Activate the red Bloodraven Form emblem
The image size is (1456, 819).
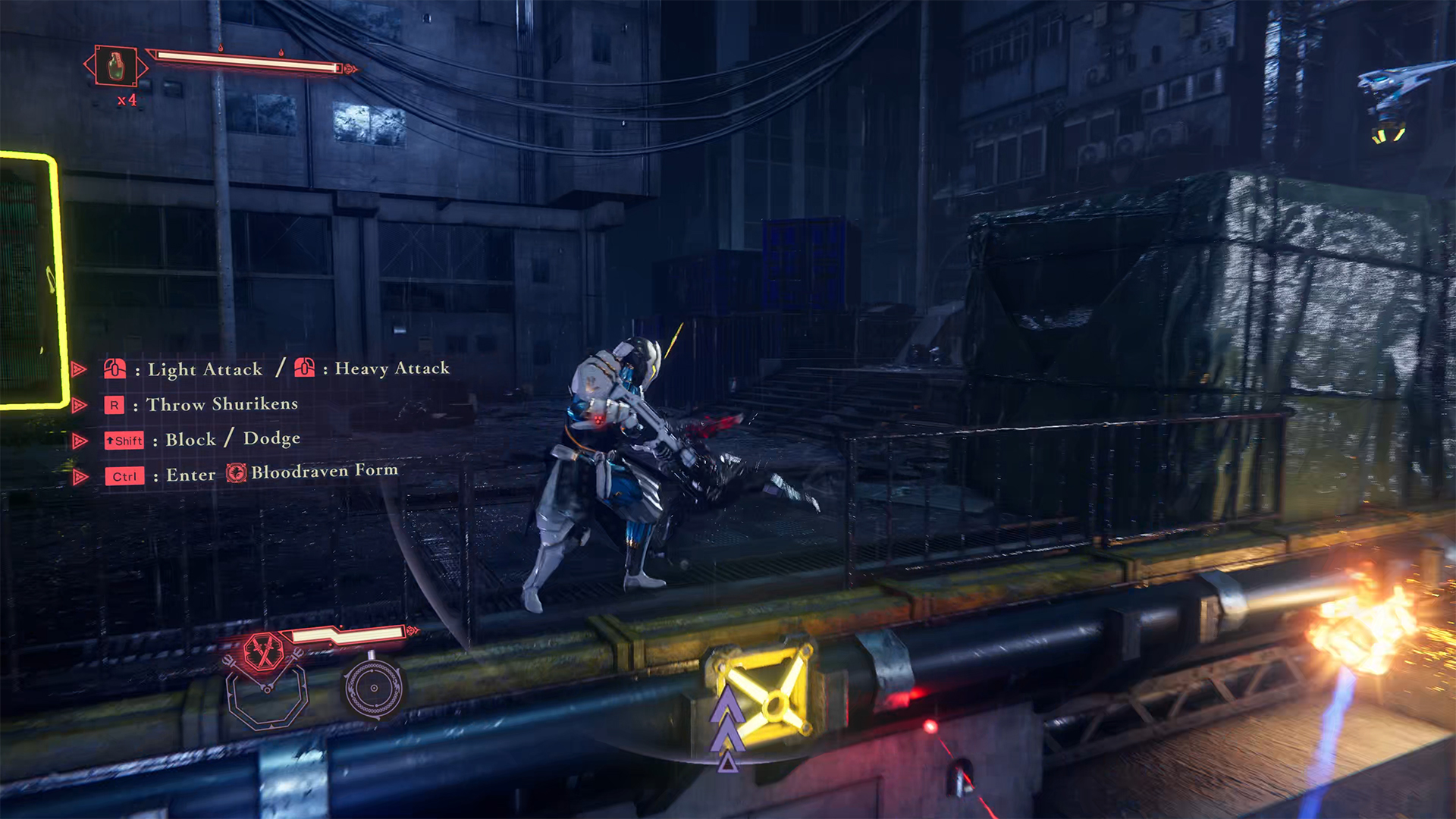point(263,651)
